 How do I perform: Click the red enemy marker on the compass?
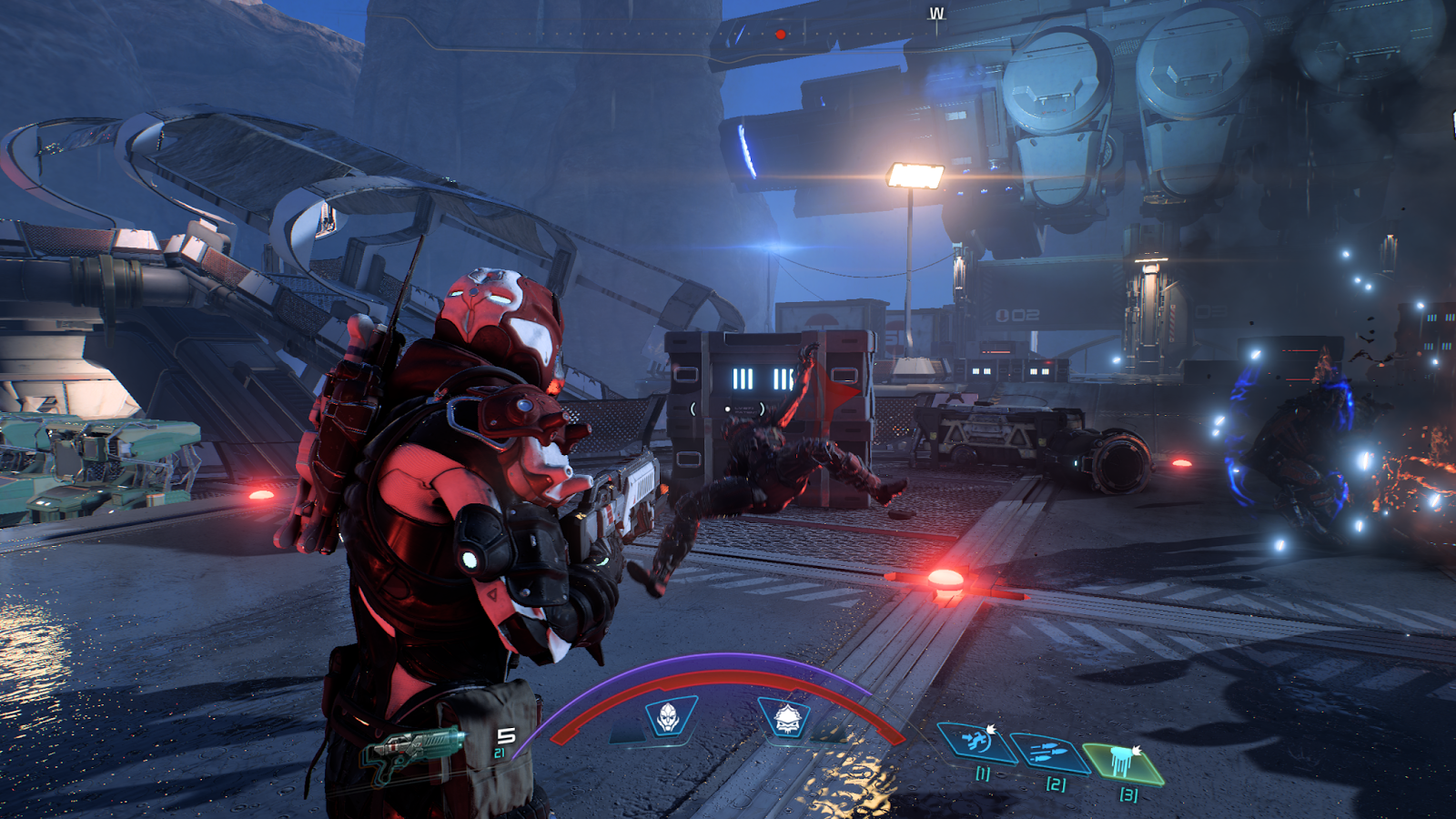(x=780, y=35)
